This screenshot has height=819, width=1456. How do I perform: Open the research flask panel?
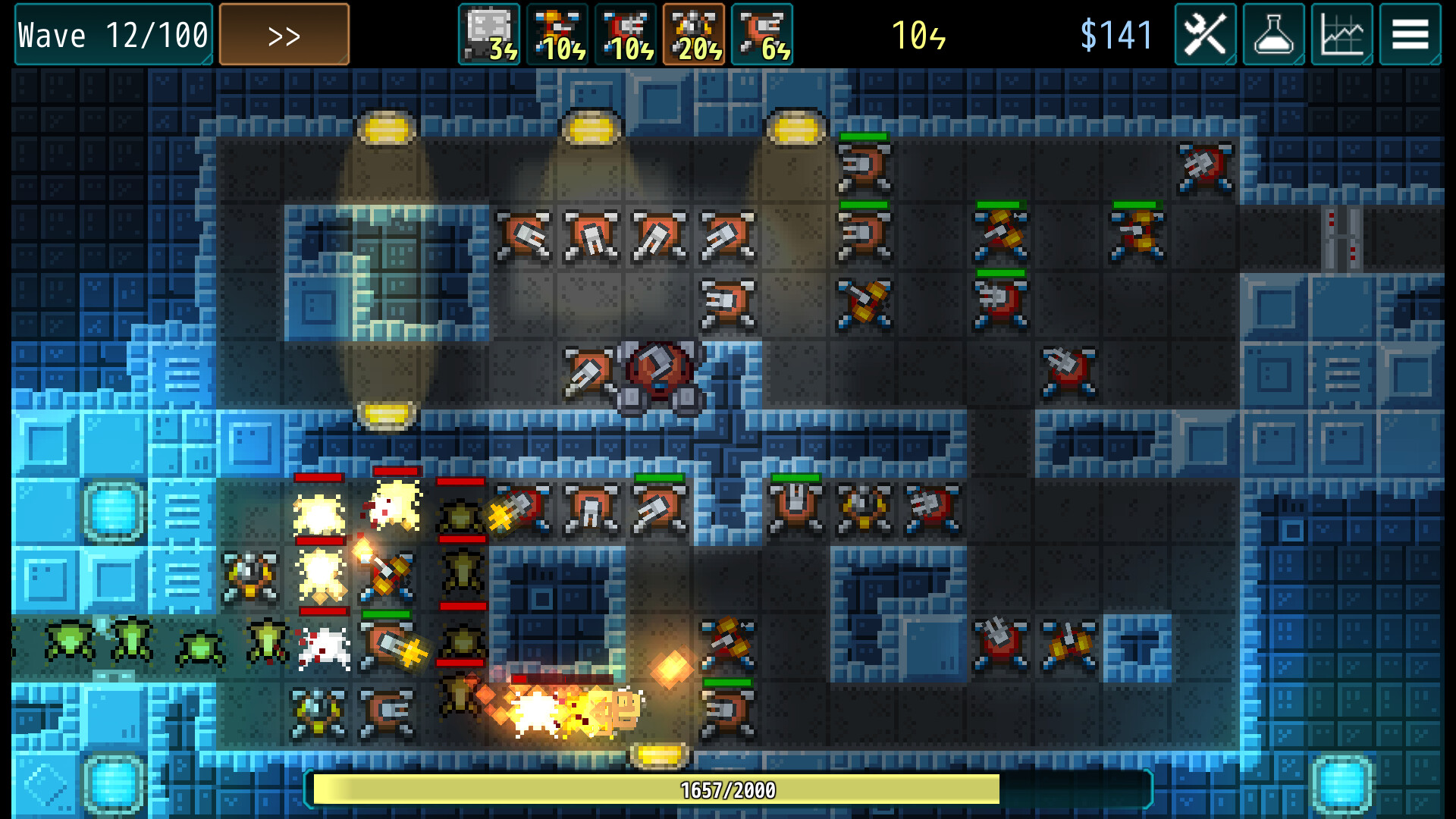coord(1273,33)
